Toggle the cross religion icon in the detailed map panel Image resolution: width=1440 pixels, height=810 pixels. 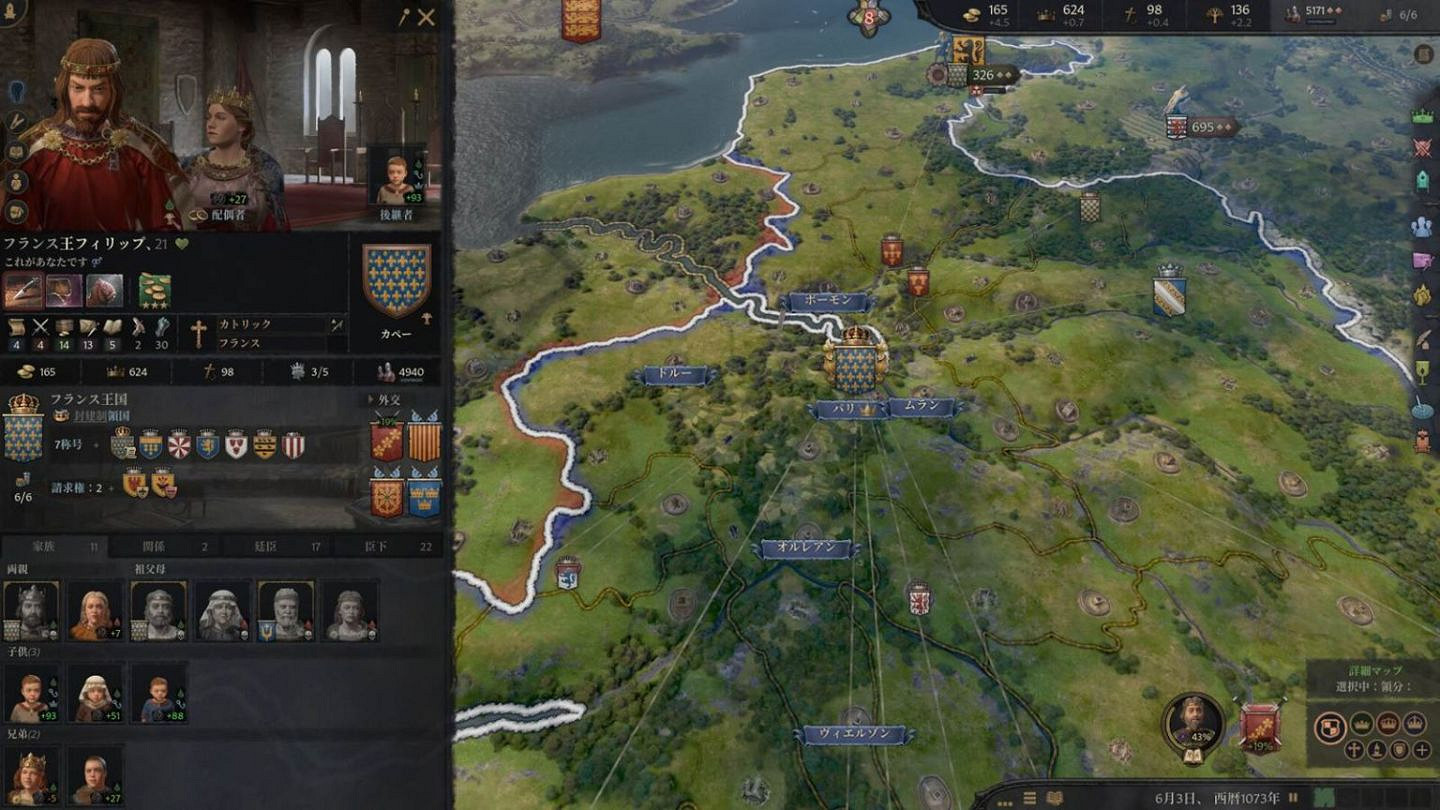(1352, 749)
